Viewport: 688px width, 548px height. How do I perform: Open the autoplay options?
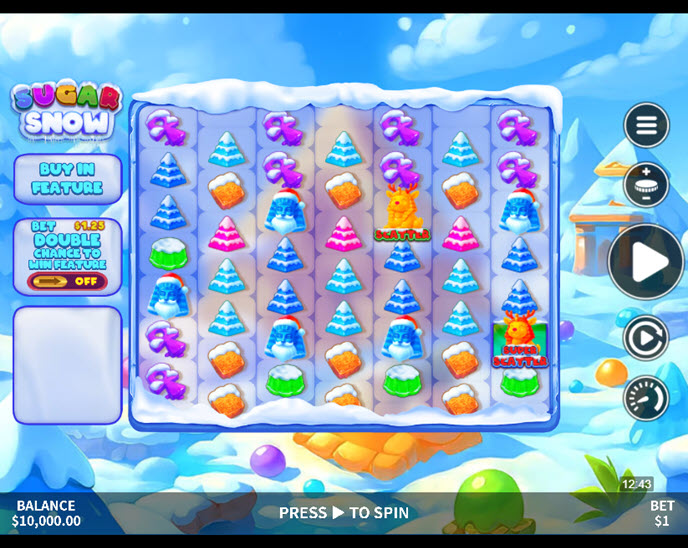point(646,338)
